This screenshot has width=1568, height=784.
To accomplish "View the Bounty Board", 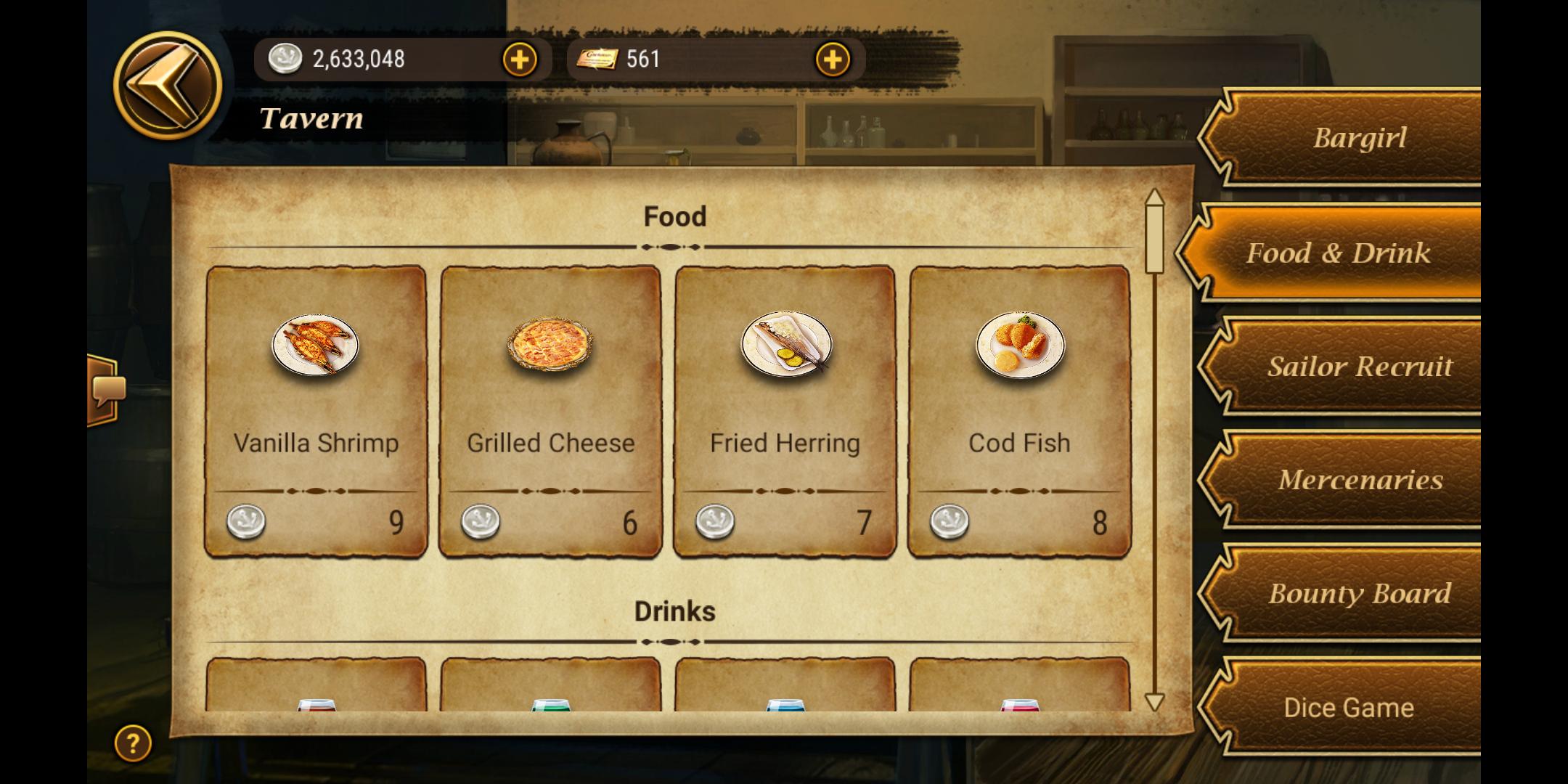I will coord(1357,593).
